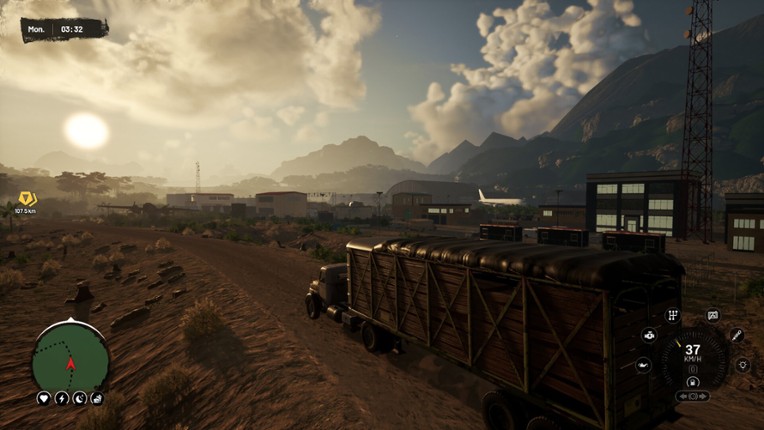The width and height of the screenshot is (764, 430).
Task: Open the circular green minimap
Action: click(x=70, y=357)
